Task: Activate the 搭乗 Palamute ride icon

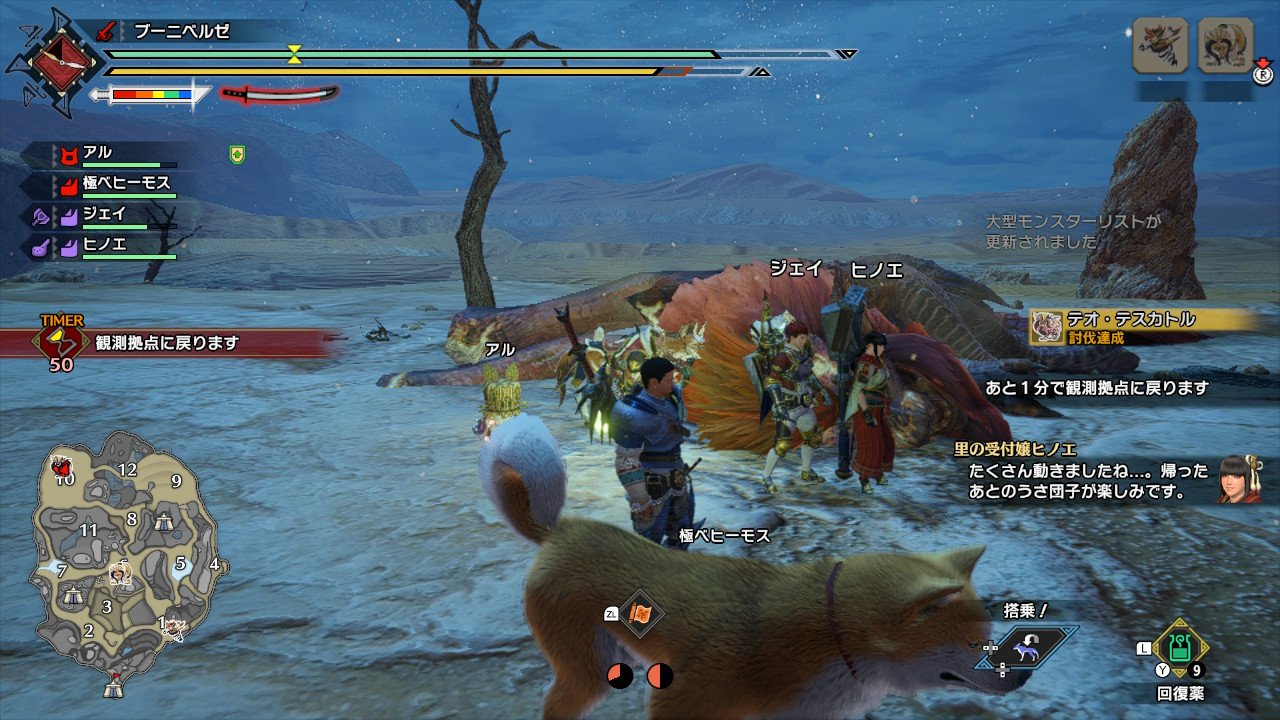Action: (1023, 648)
